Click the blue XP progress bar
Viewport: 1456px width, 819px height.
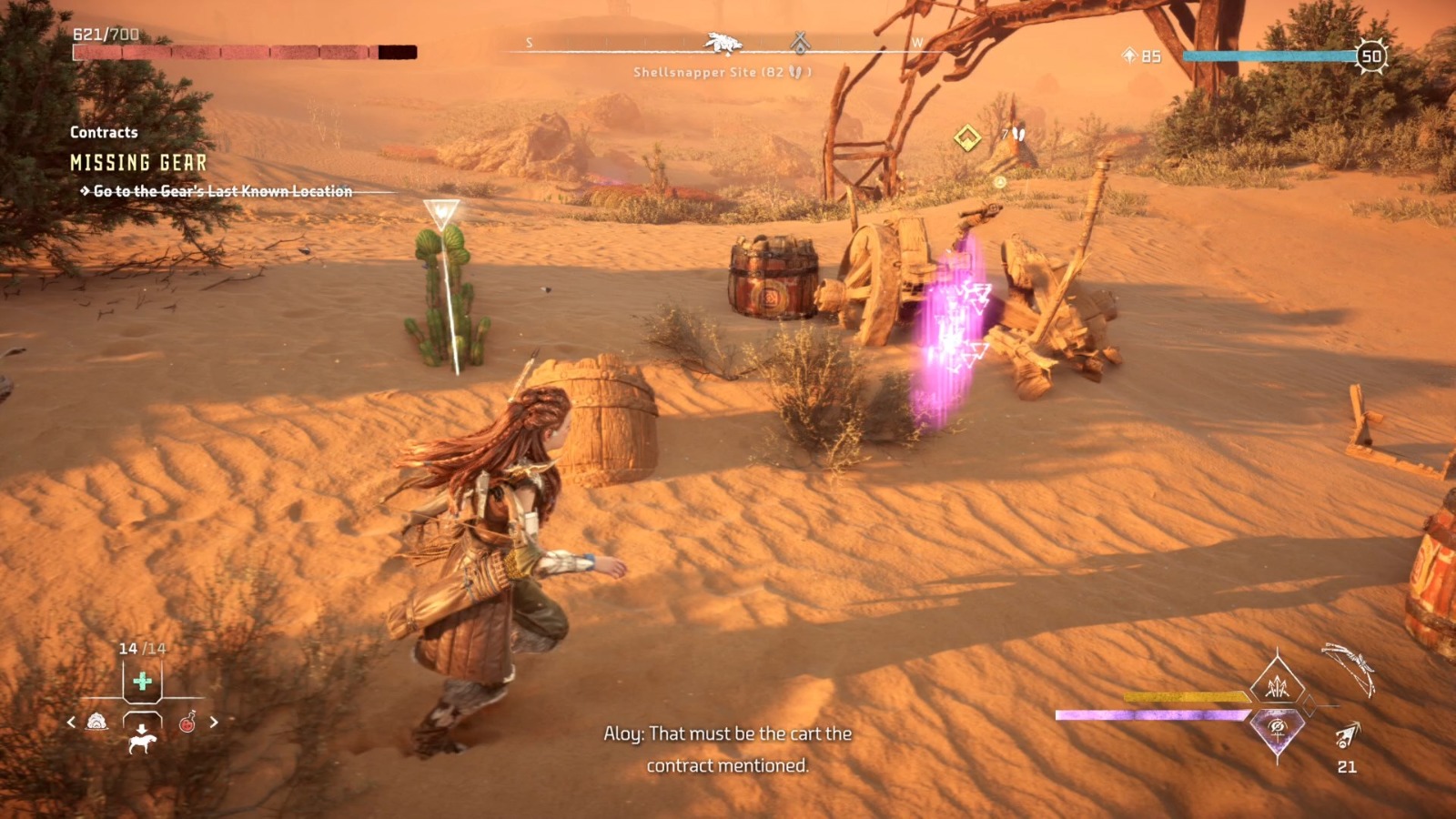[1265, 56]
